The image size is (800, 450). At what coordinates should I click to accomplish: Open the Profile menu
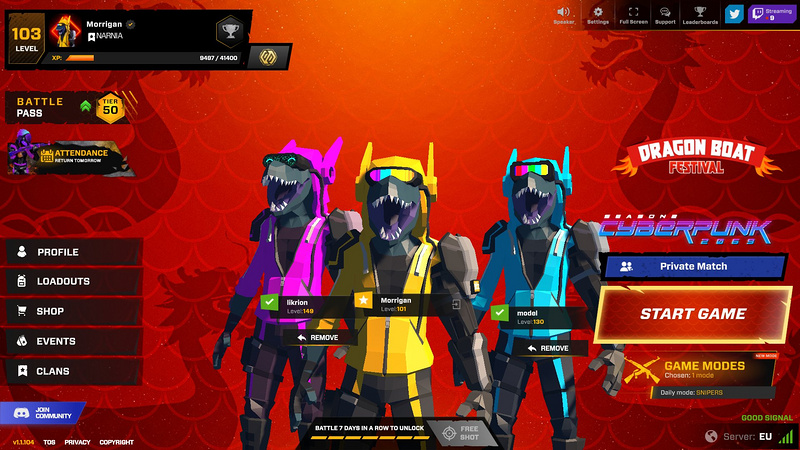click(58, 252)
